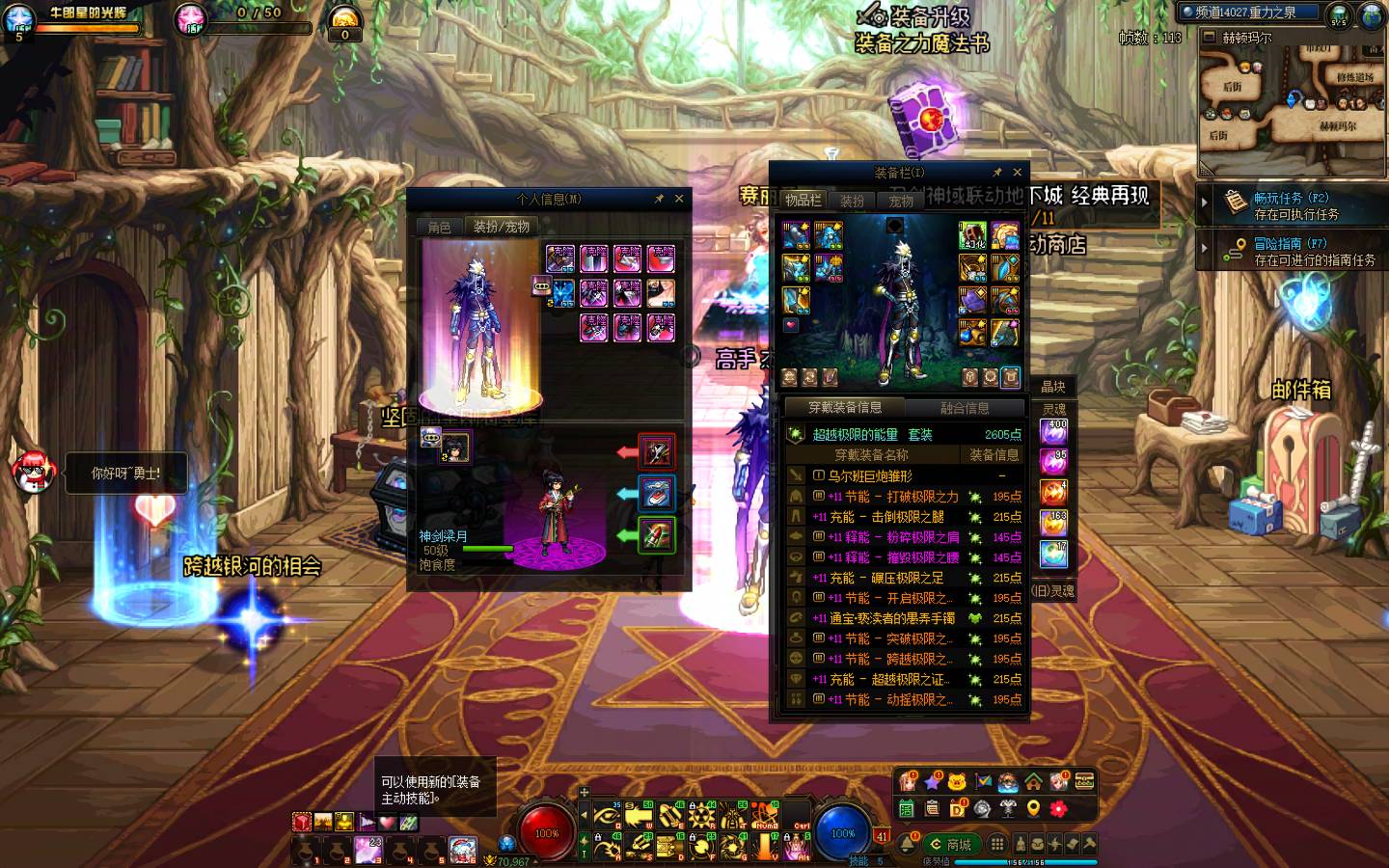
Task: Open the 融合信息 fusion info tab
Action: [x=965, y=408]
